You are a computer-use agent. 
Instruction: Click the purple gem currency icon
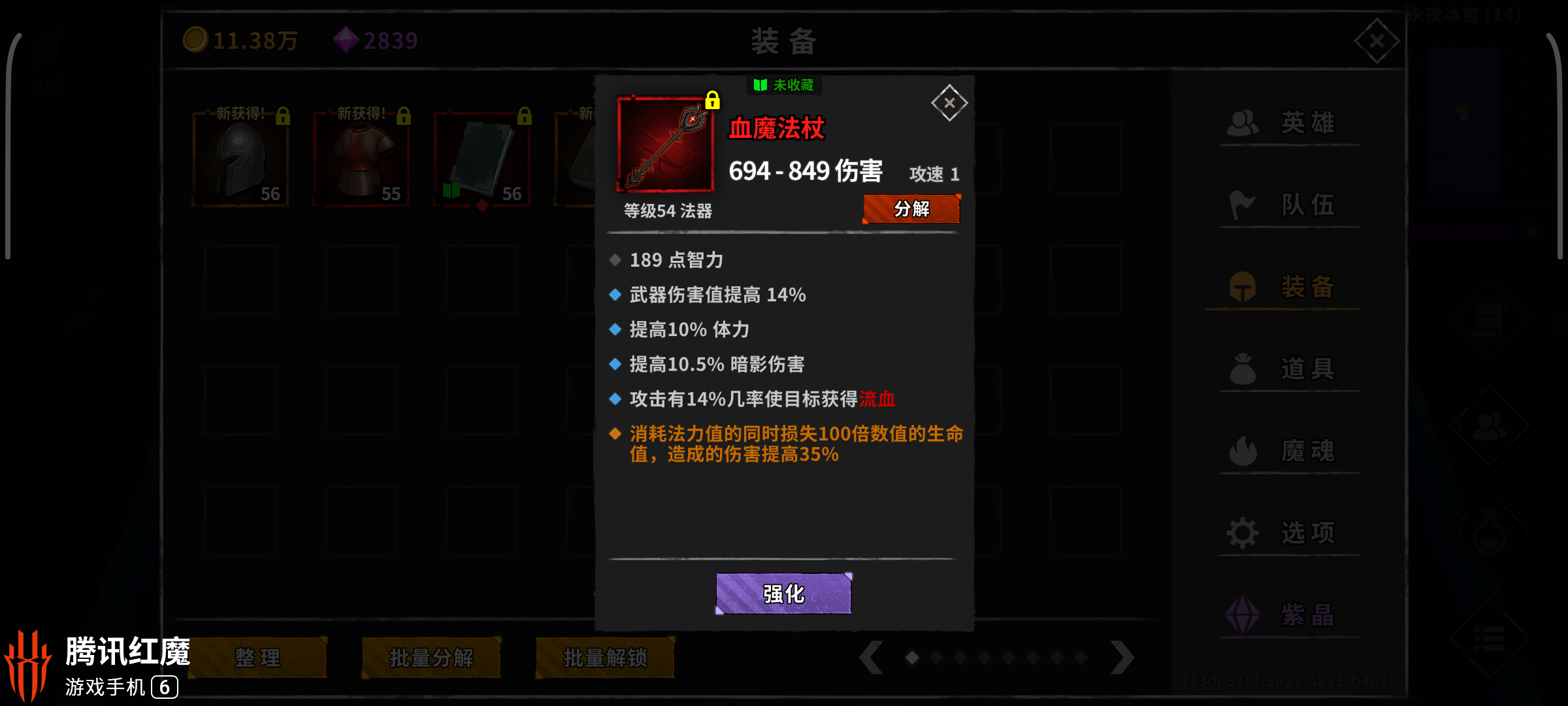click(x=346, y=40)
